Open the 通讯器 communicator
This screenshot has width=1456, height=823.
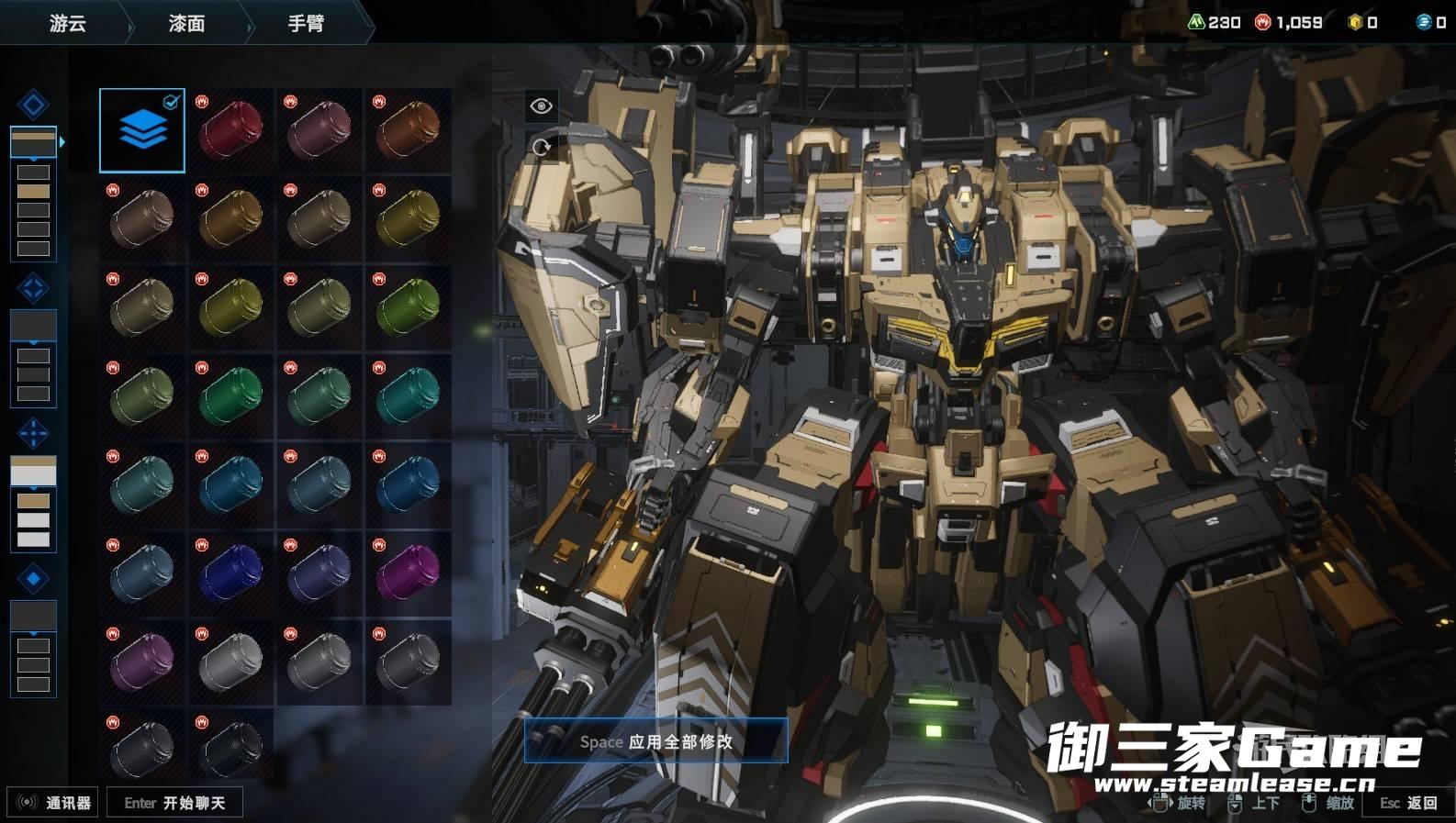(x=53, y=803)
